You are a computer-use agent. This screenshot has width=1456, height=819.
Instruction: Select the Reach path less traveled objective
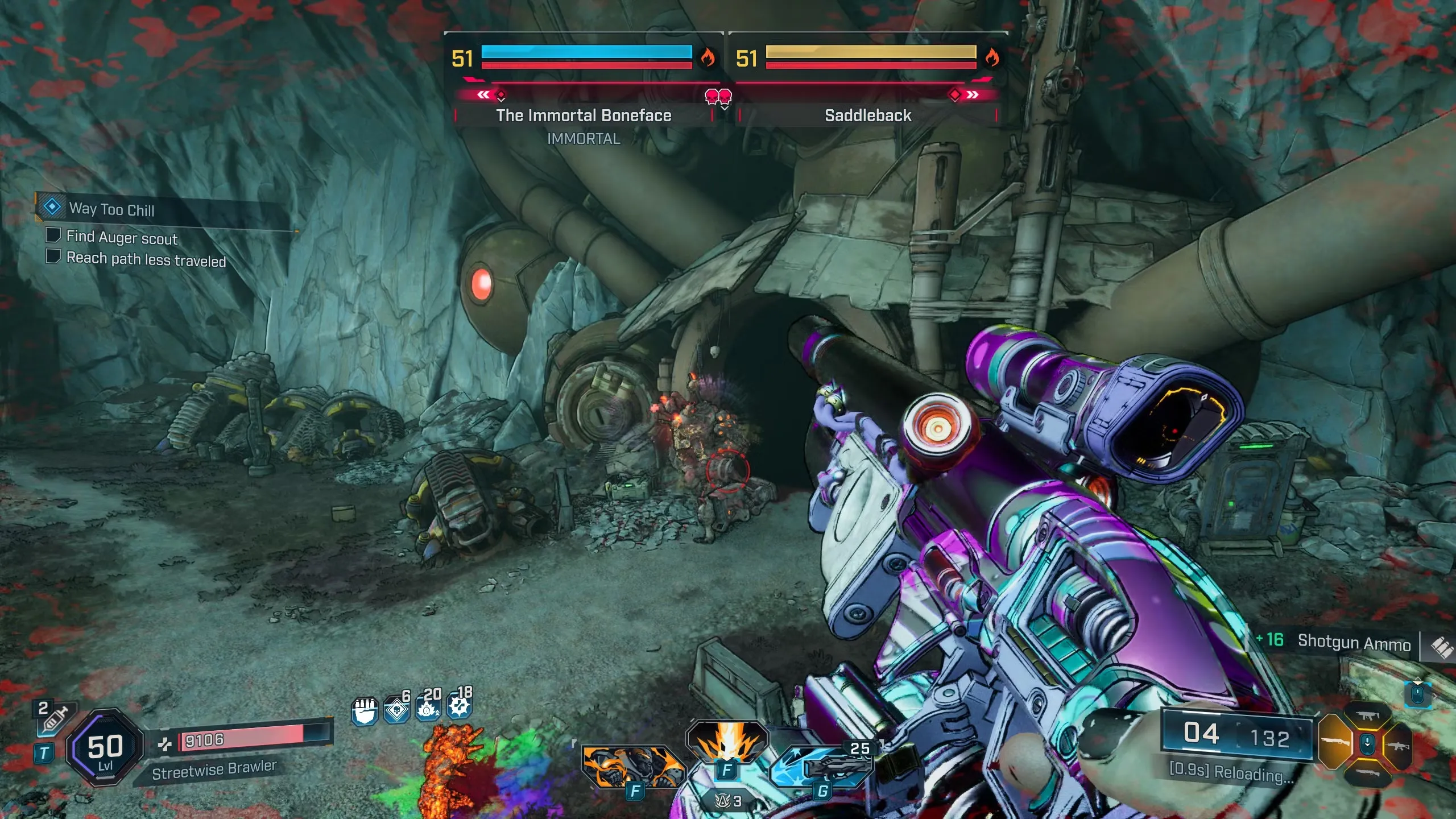(146, 259)
